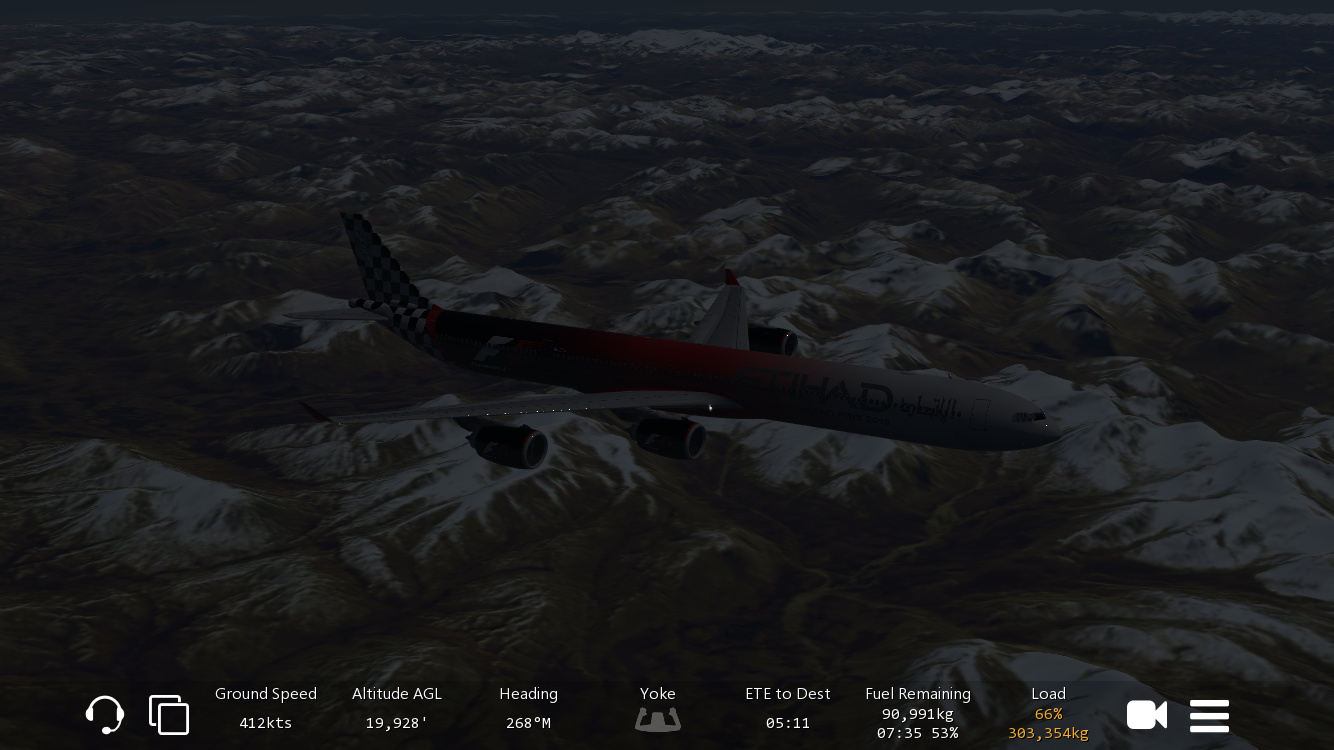Tap the Fuel Remaining status item
The width and height of the screenshot is (1334, 750).
click(x=918, y=712)
